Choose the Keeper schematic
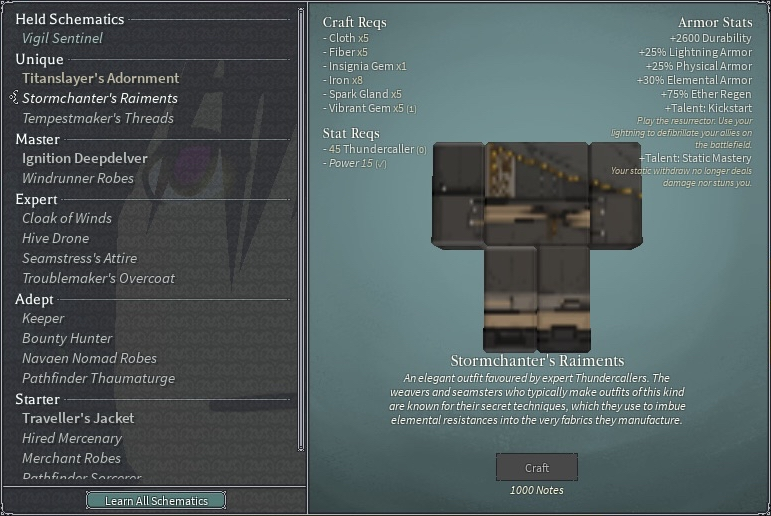Screen dimensions: 771x516 point(43,318)
